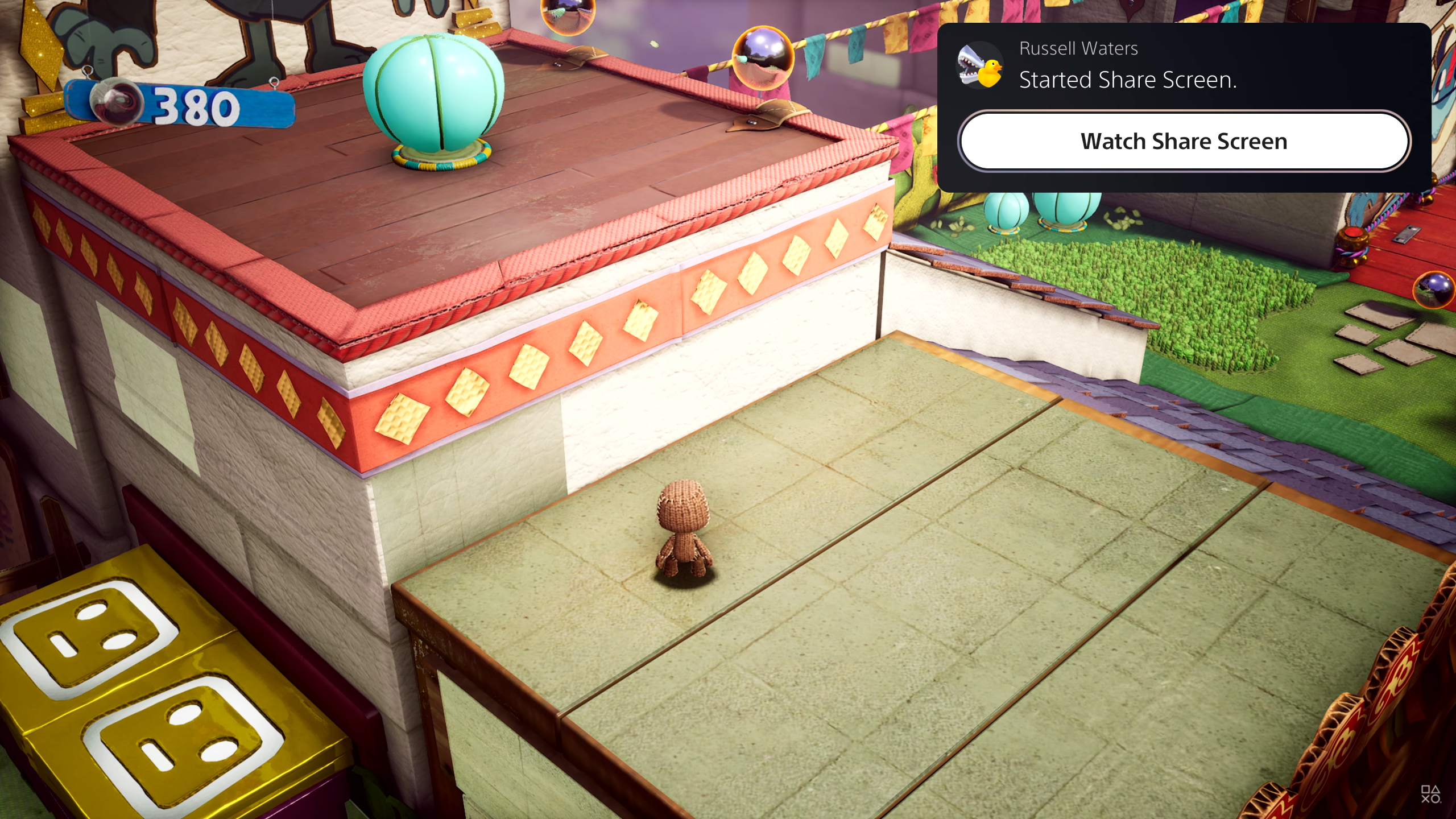The height and width of the screenshot is (819, 1456).
Task: Open Russell Waters' avatar in the notification
Action: click(x=979, y=65)
